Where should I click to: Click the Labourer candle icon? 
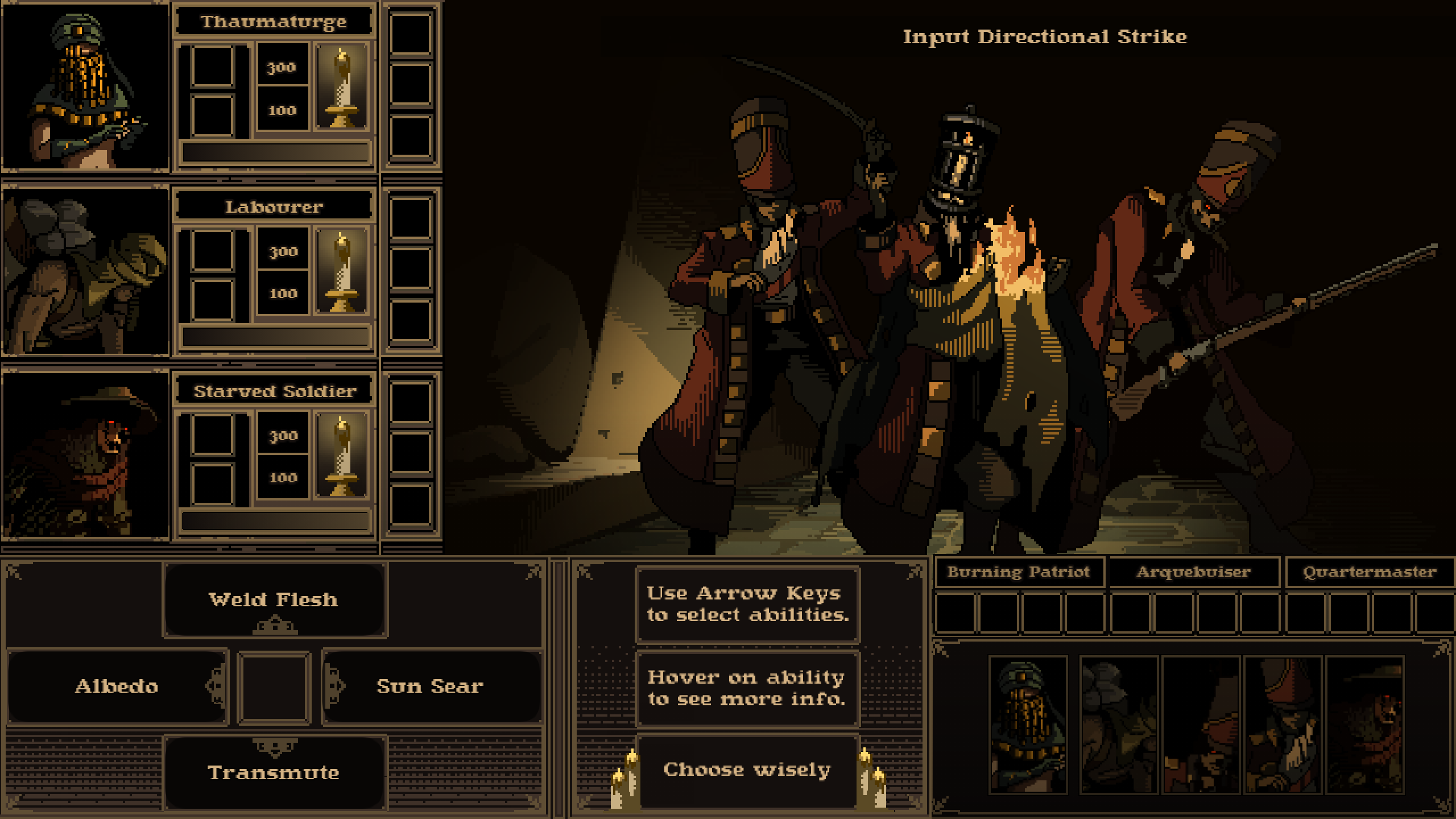point(342,272)
